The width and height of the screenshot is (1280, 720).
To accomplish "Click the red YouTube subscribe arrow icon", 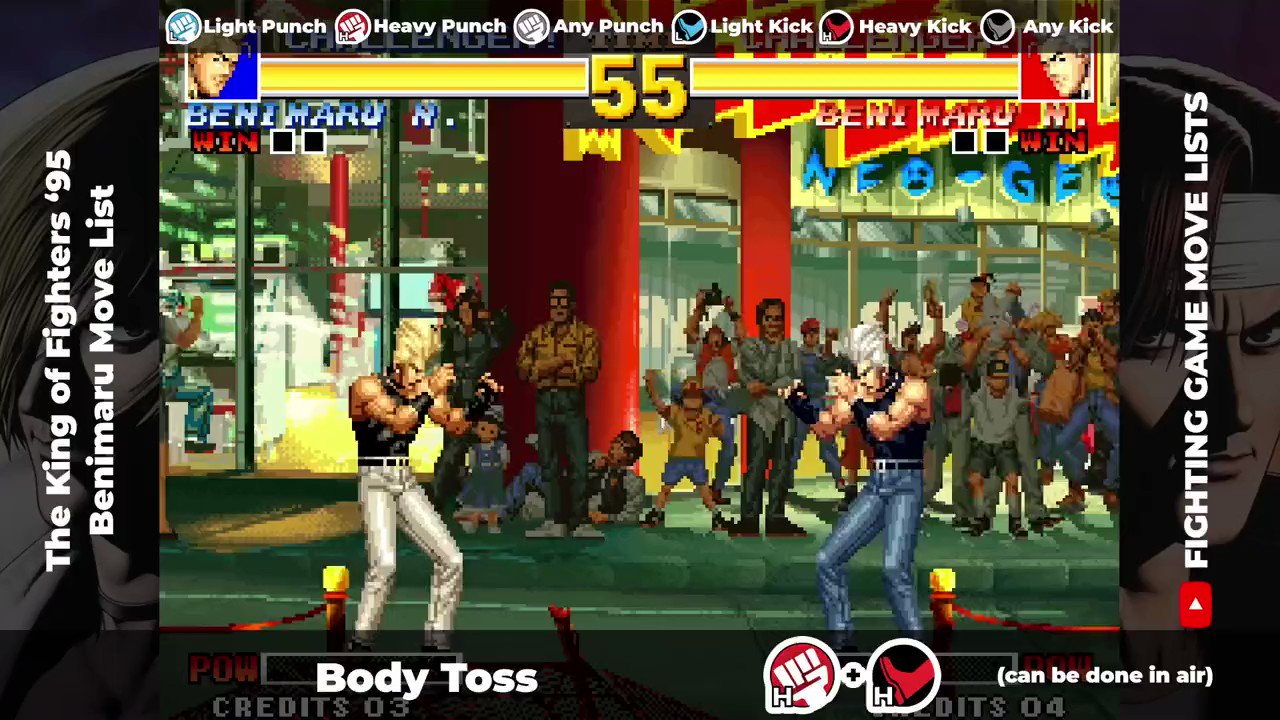I will point(1196,604).
